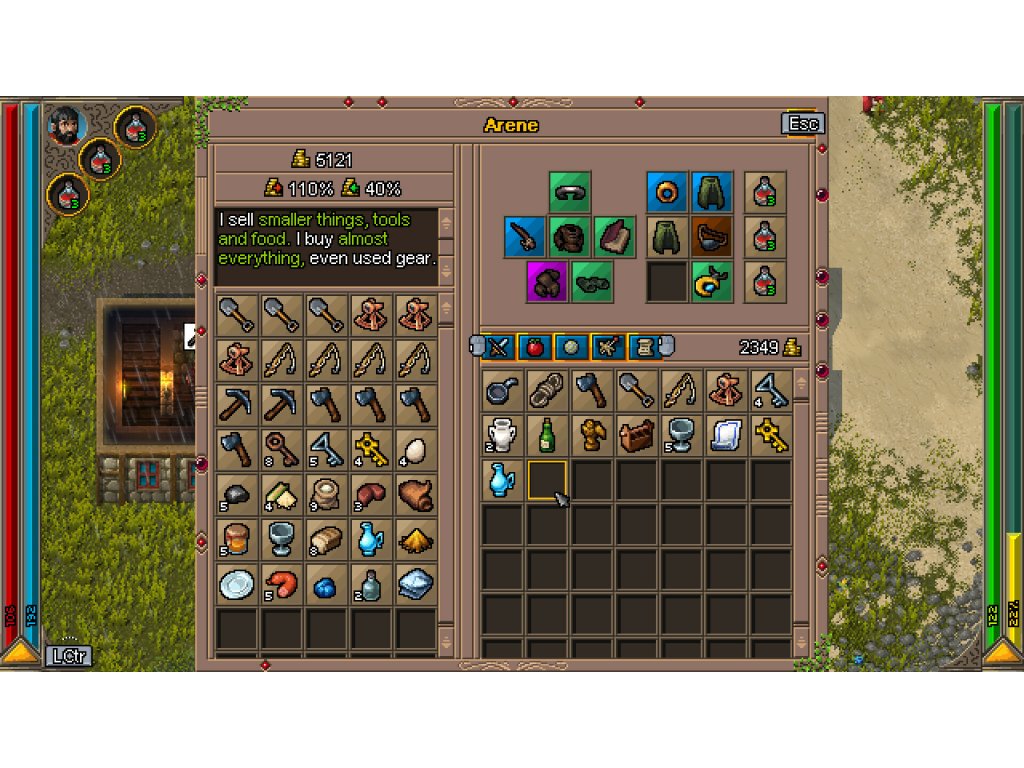Click the merchant's honey jar

pos(237,539)
